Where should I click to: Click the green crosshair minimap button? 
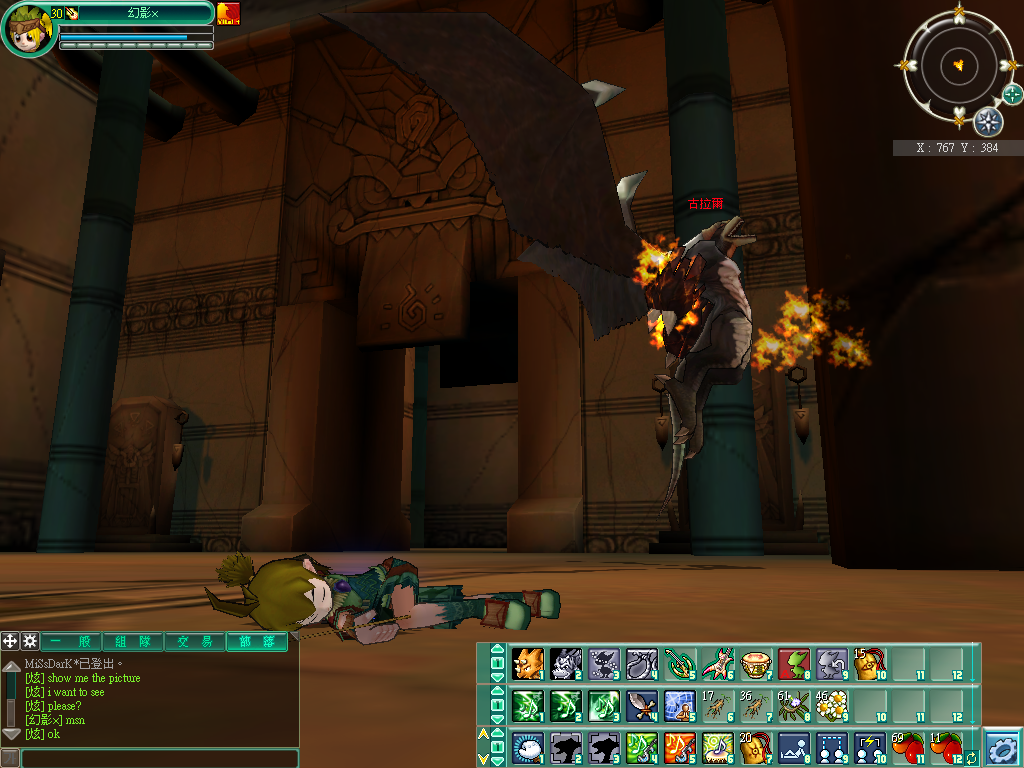point(1013,95)
